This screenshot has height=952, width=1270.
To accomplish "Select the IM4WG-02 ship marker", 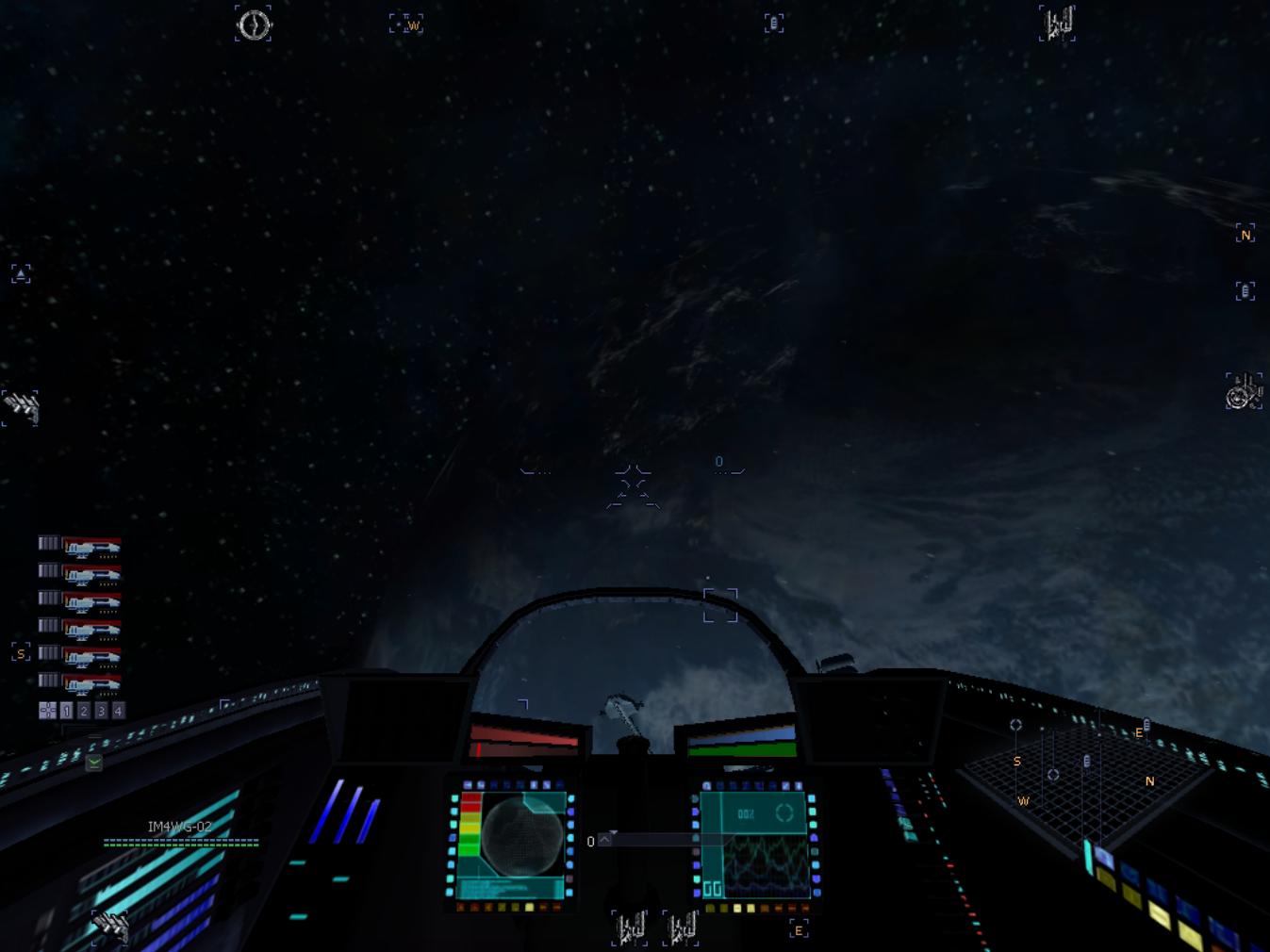I will coord(179,827).
